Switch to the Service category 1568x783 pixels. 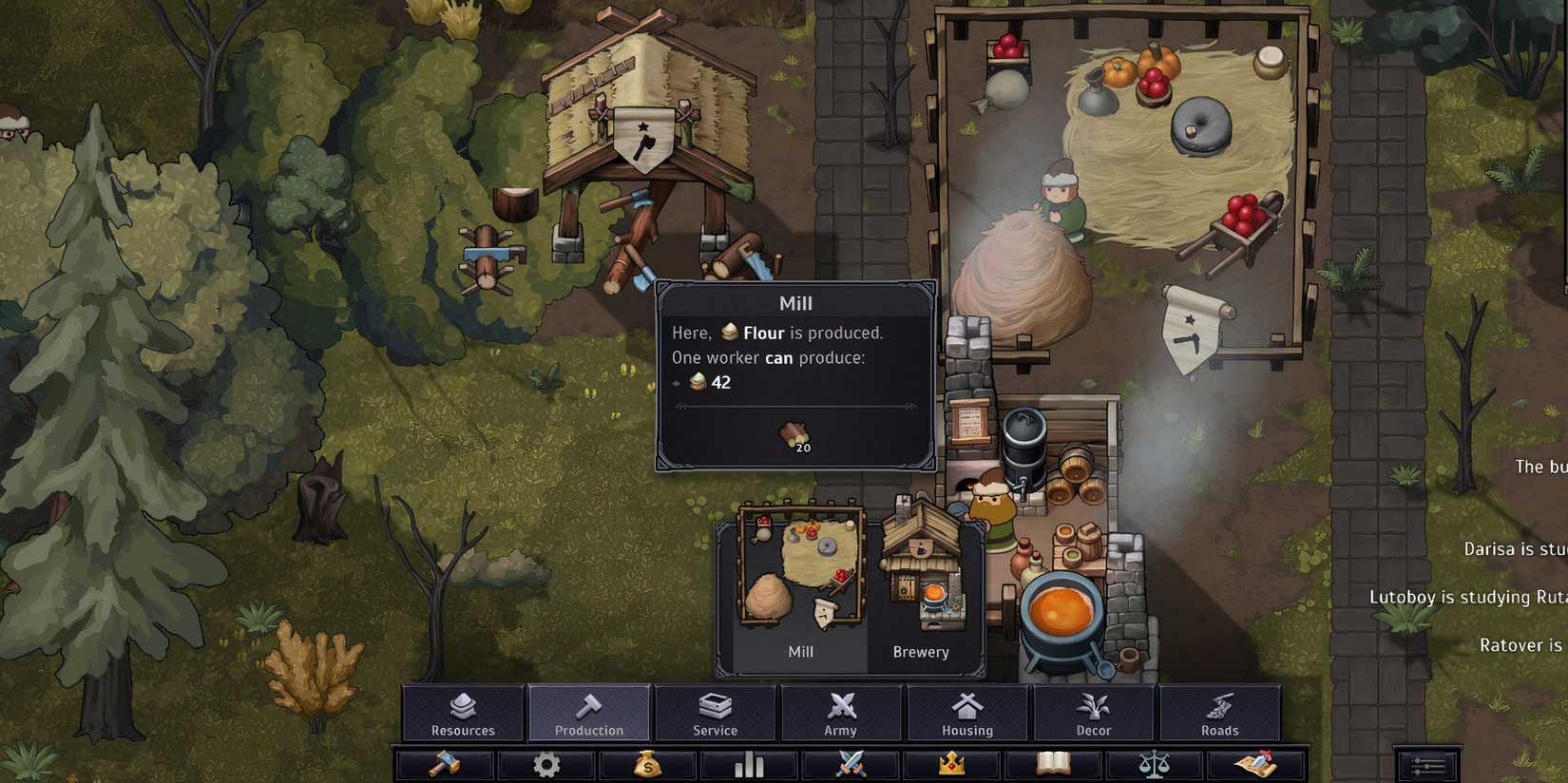(x=716, y=711)
